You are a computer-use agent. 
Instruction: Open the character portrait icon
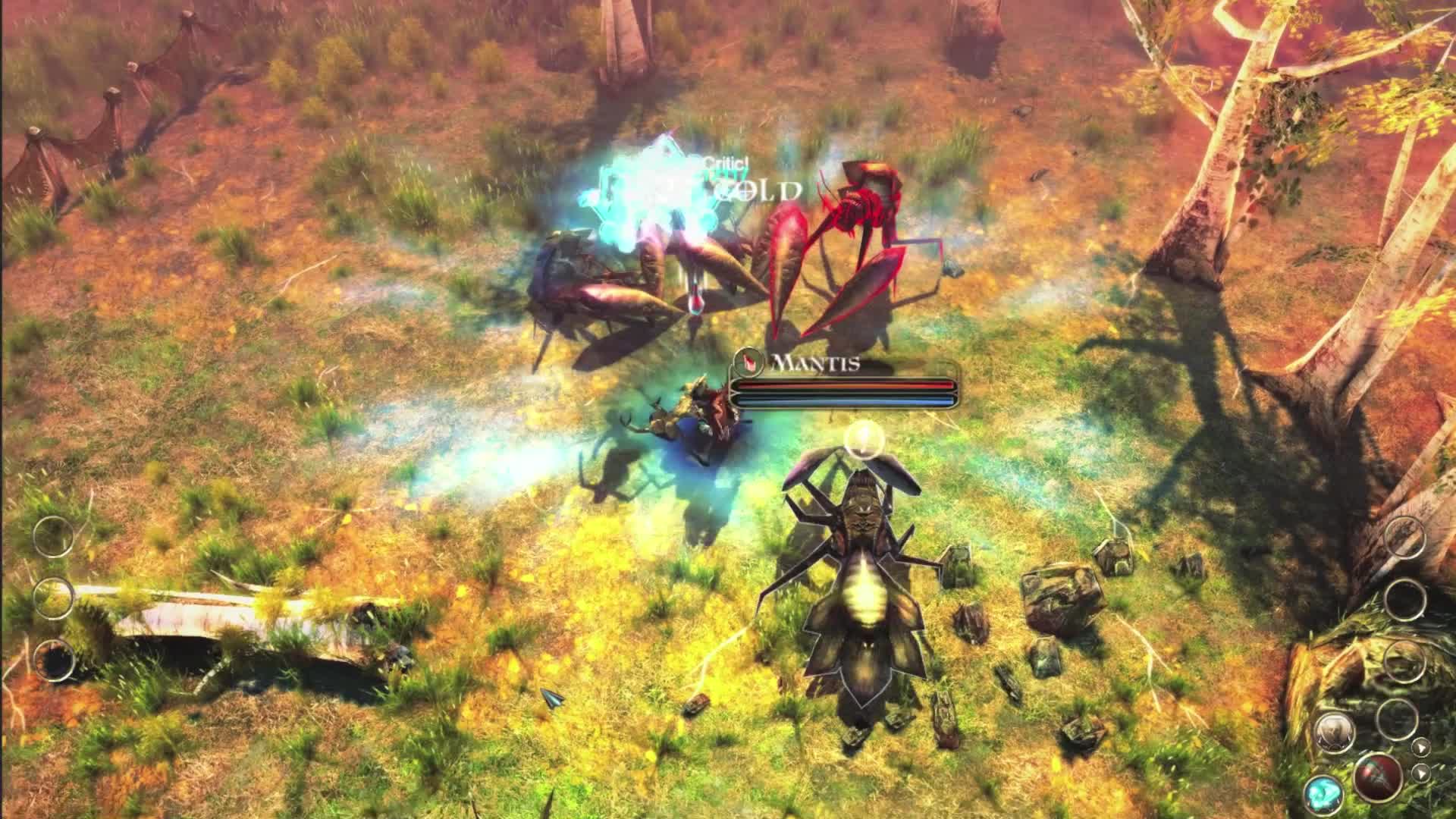(1335, 733)
